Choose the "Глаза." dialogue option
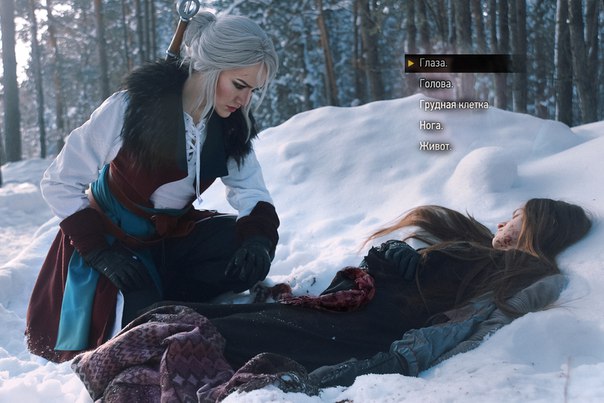Image resolution: width=604 pixels, height=403 pixels. (435, 63)
